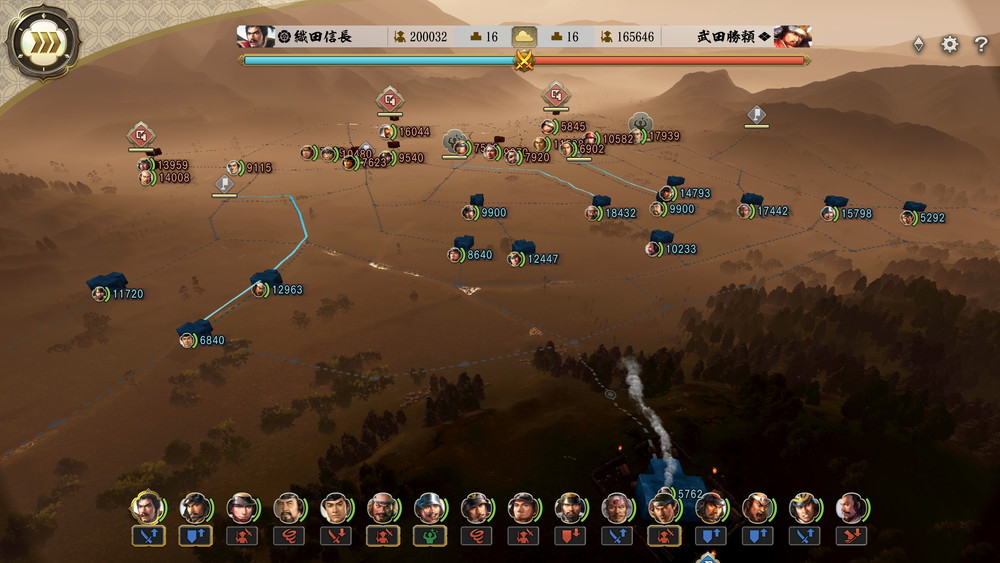Select the unit with 18432 troops
The width and height of the screenshot is (1000, 563).
594,213
